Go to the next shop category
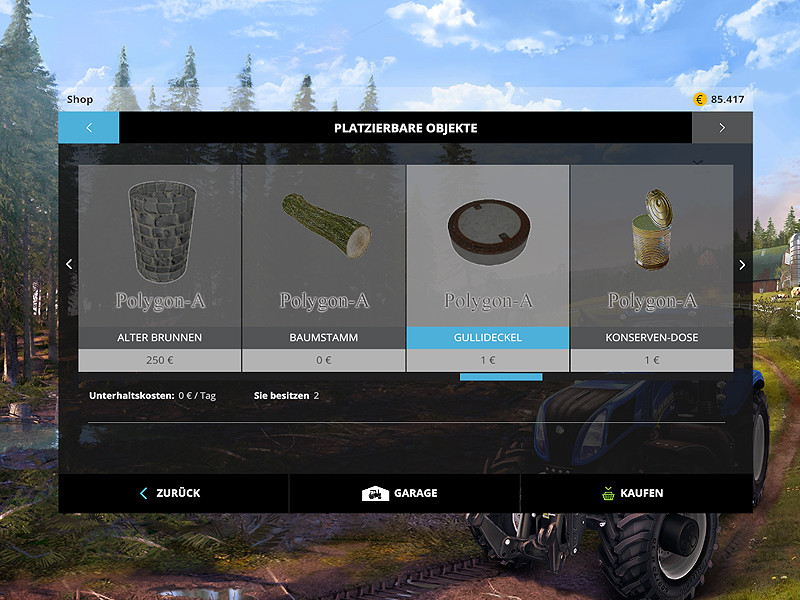 pyautogui.click(x=722, y=128)
